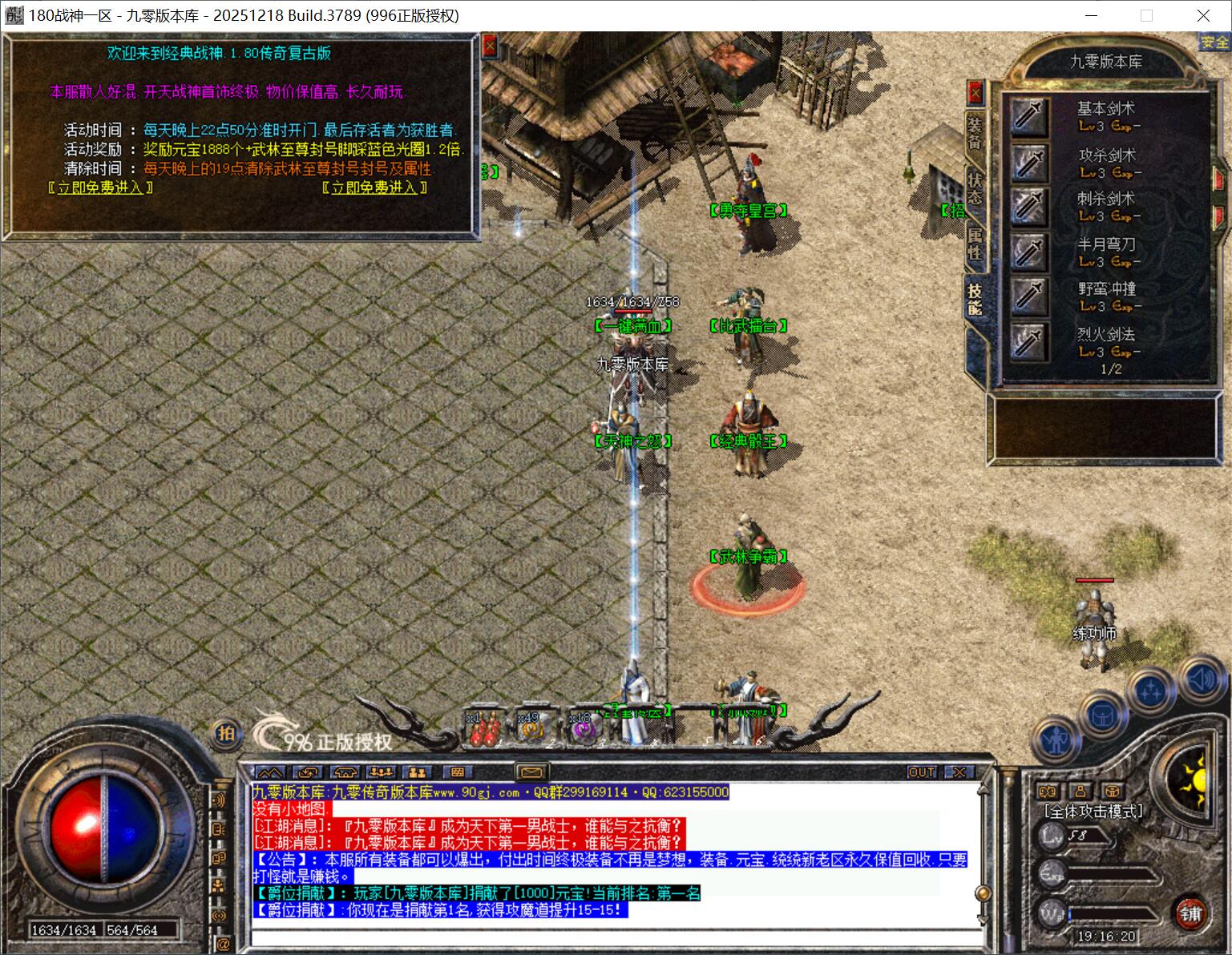Select the 基本剑术 skill icon
Image resolution: width=1232 pixels, height=955 pixels.
(x=1028, y=116)
